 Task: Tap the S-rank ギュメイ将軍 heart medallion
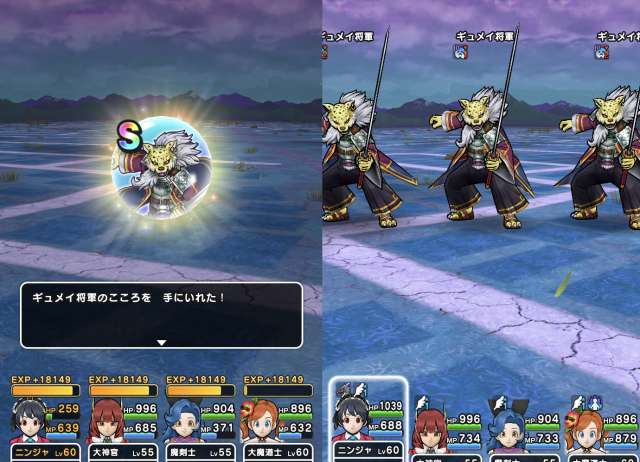click(x=163, y=168)
